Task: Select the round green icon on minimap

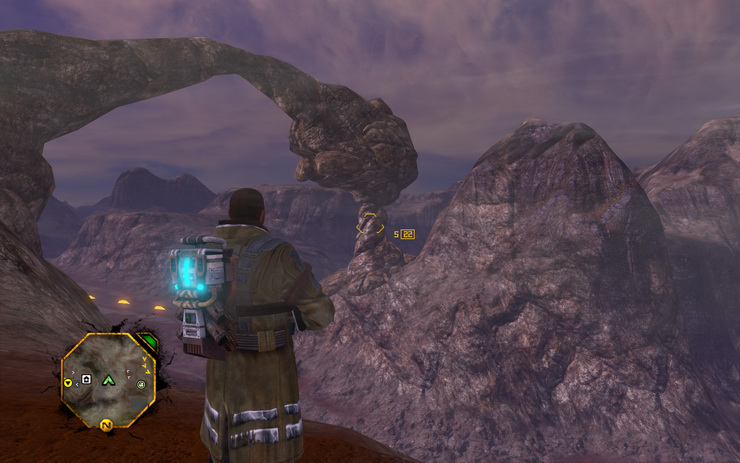Action: point(141,384)
